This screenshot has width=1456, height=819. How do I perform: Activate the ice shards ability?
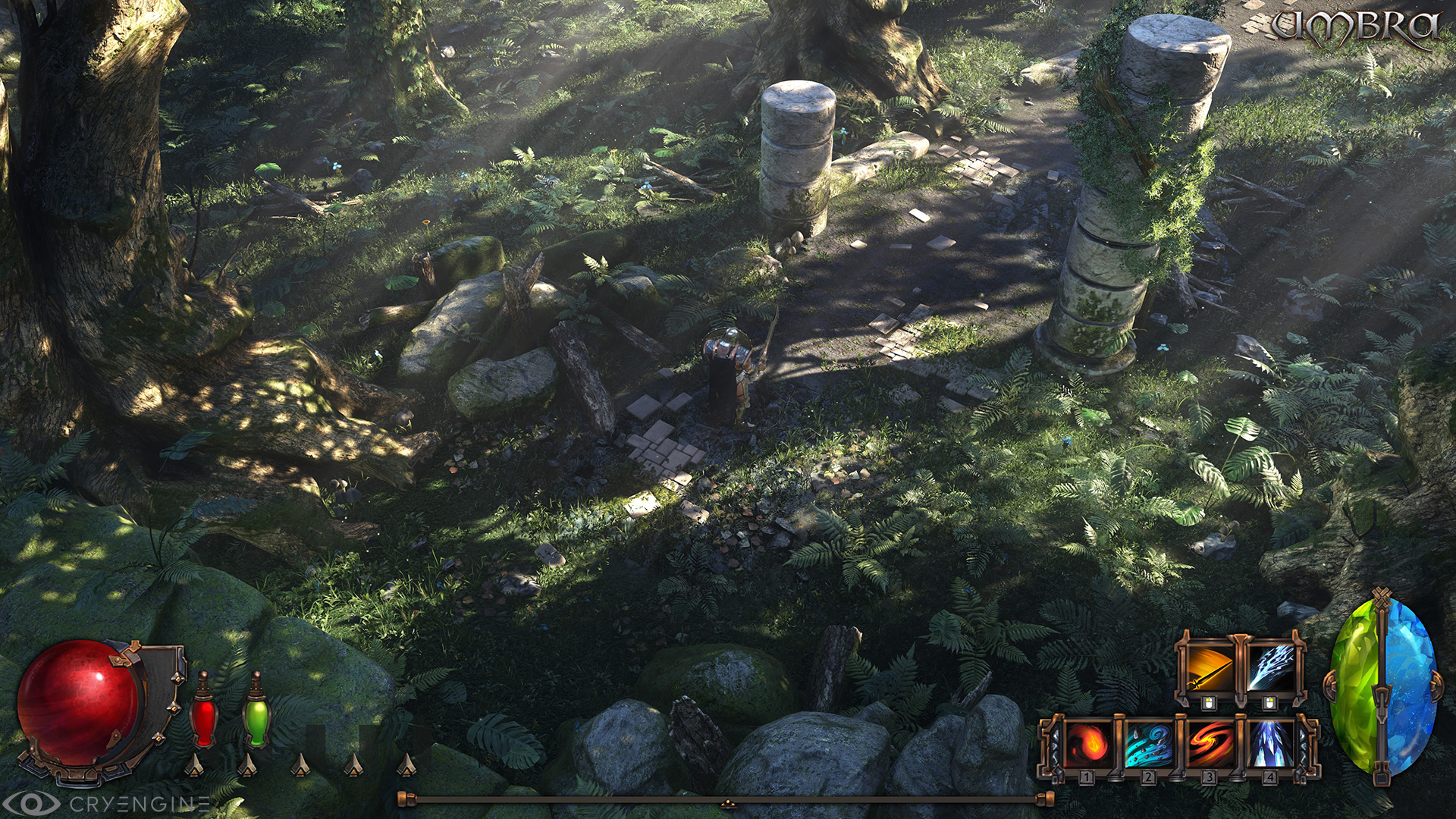1269,743
